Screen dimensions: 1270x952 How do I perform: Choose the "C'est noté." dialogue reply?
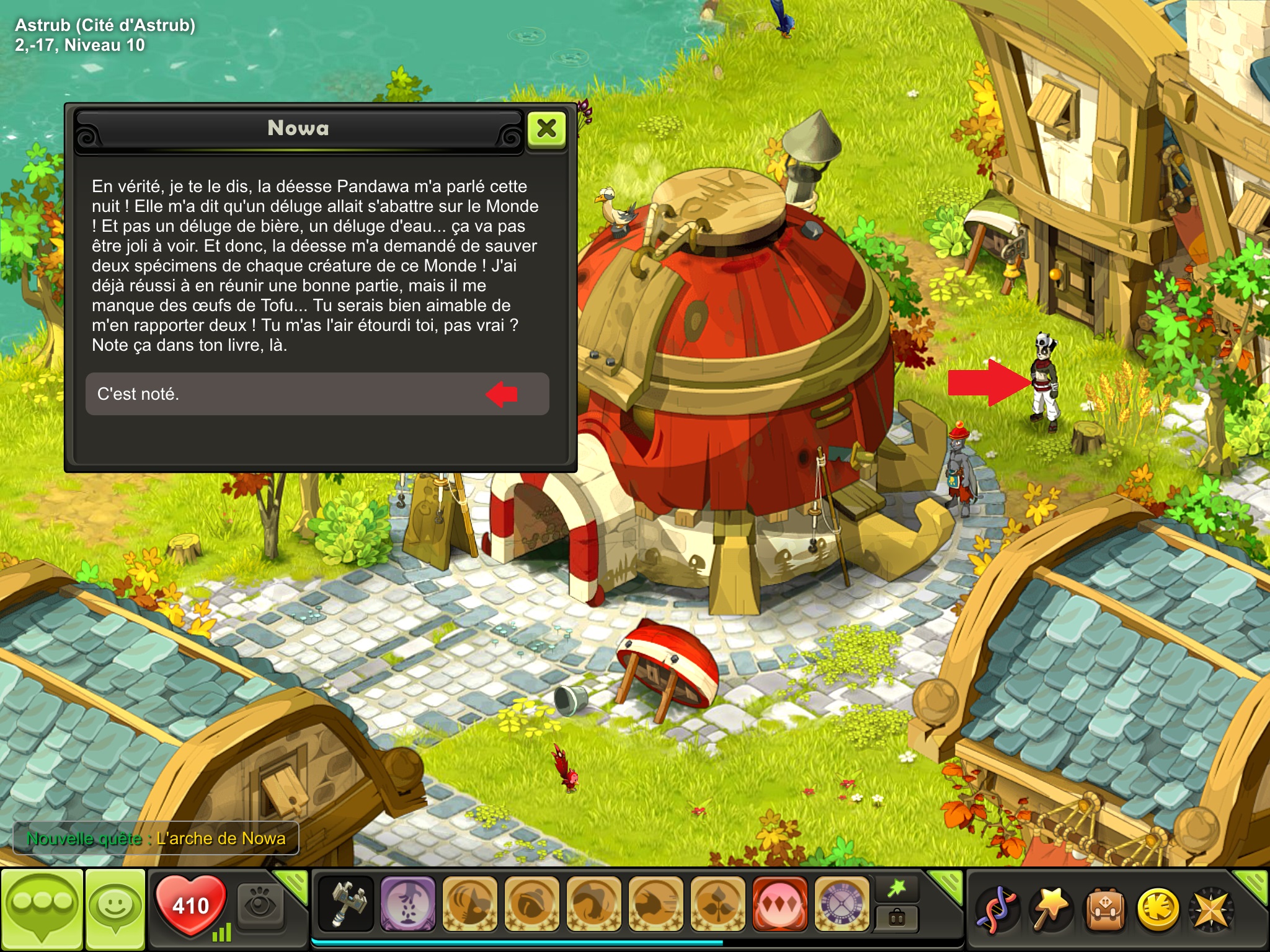point(316,394)
